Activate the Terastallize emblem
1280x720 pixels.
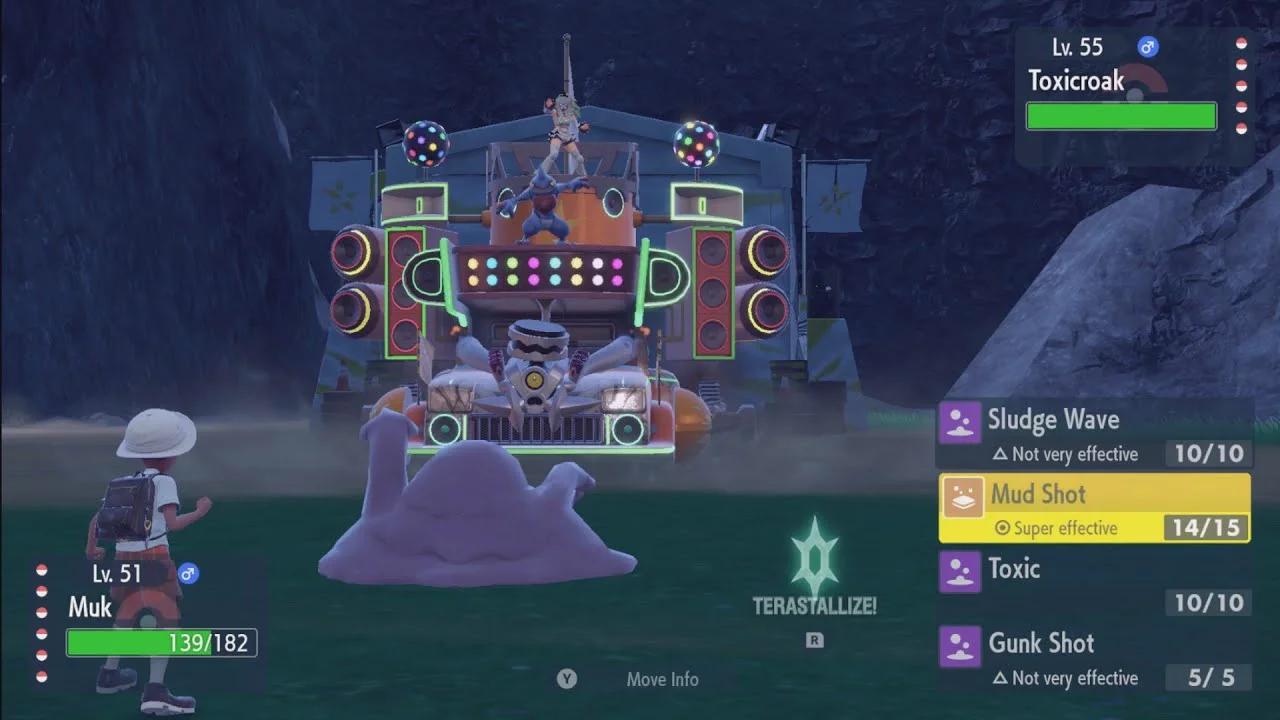[814, 562]
